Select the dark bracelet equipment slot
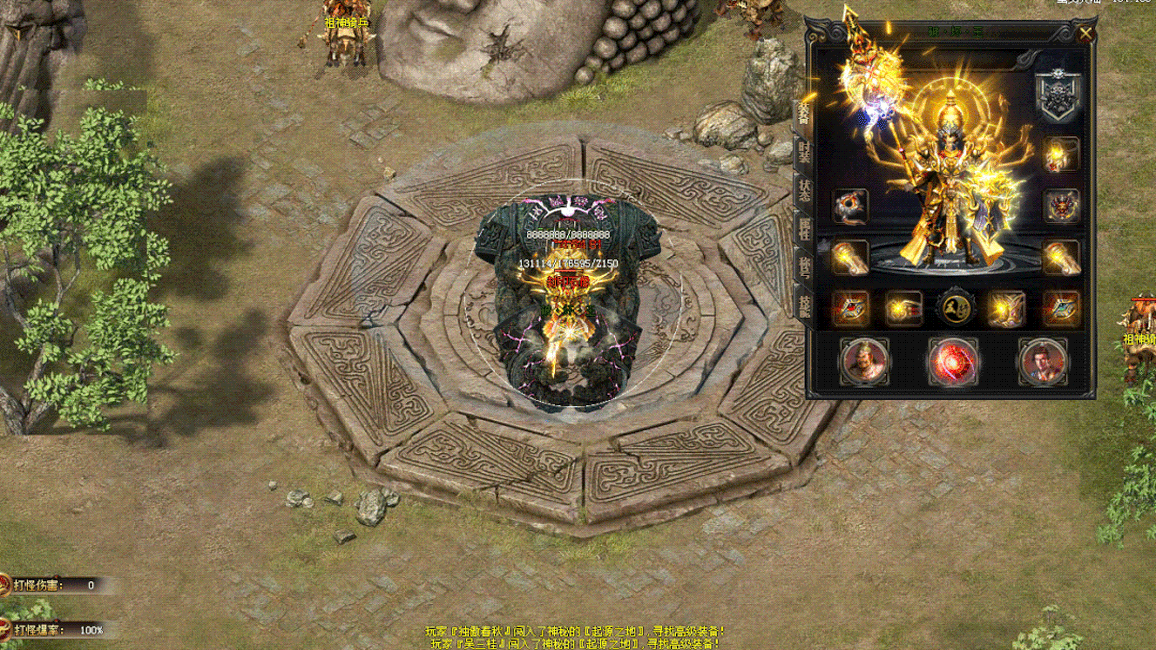1156x650 pixels. pos(850,206)
